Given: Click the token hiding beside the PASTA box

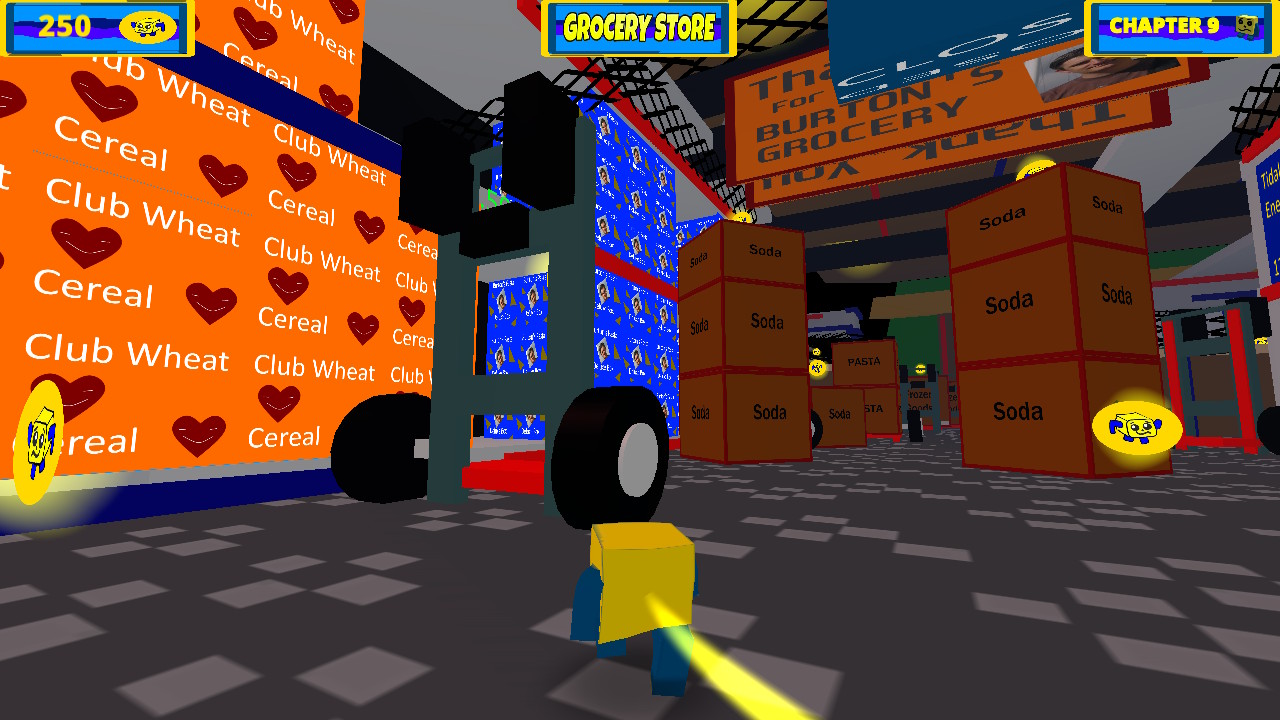Looking at the screenshot, I should (817, 367).
